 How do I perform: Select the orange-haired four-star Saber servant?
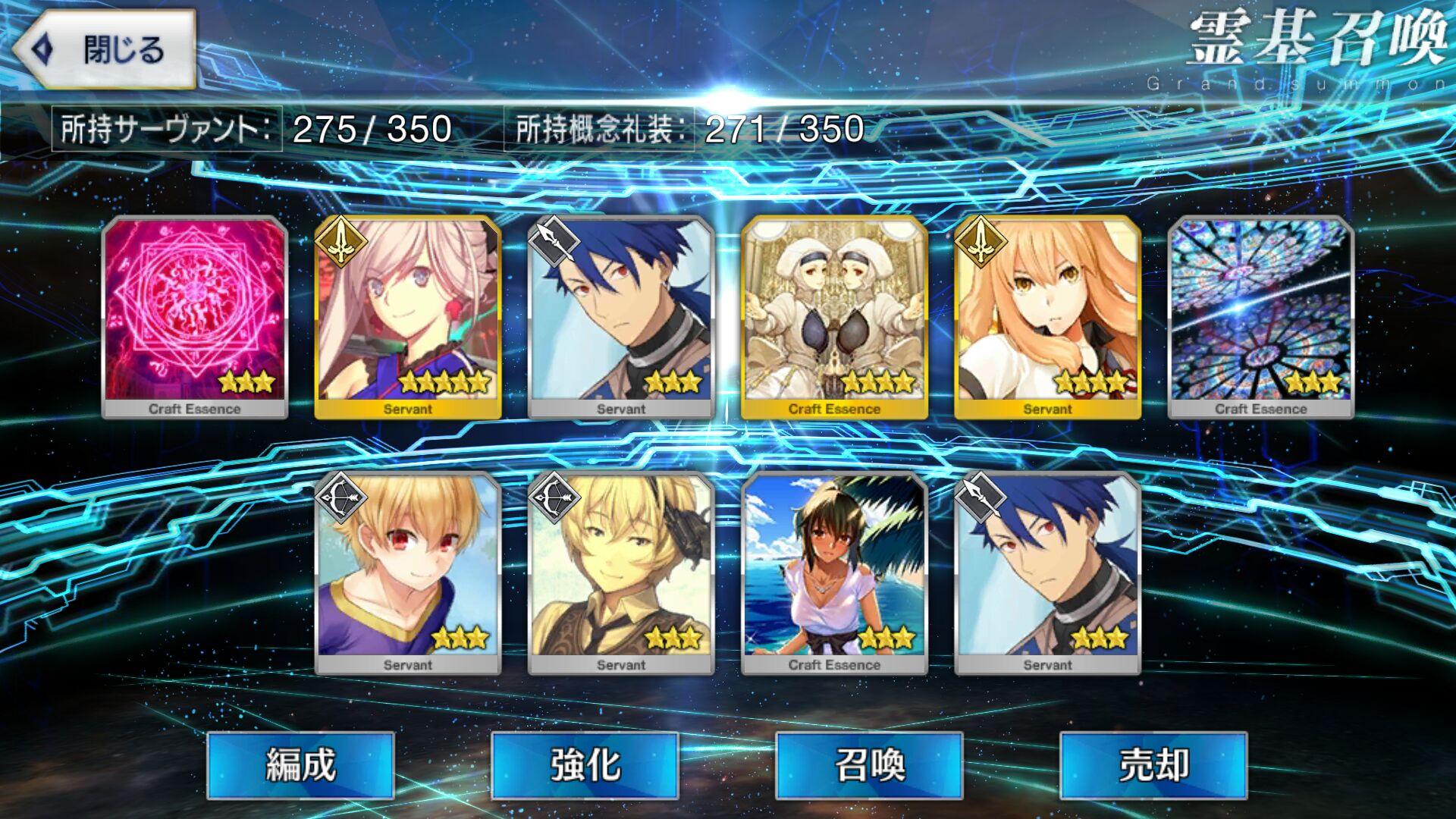(x=1047, y=317)
